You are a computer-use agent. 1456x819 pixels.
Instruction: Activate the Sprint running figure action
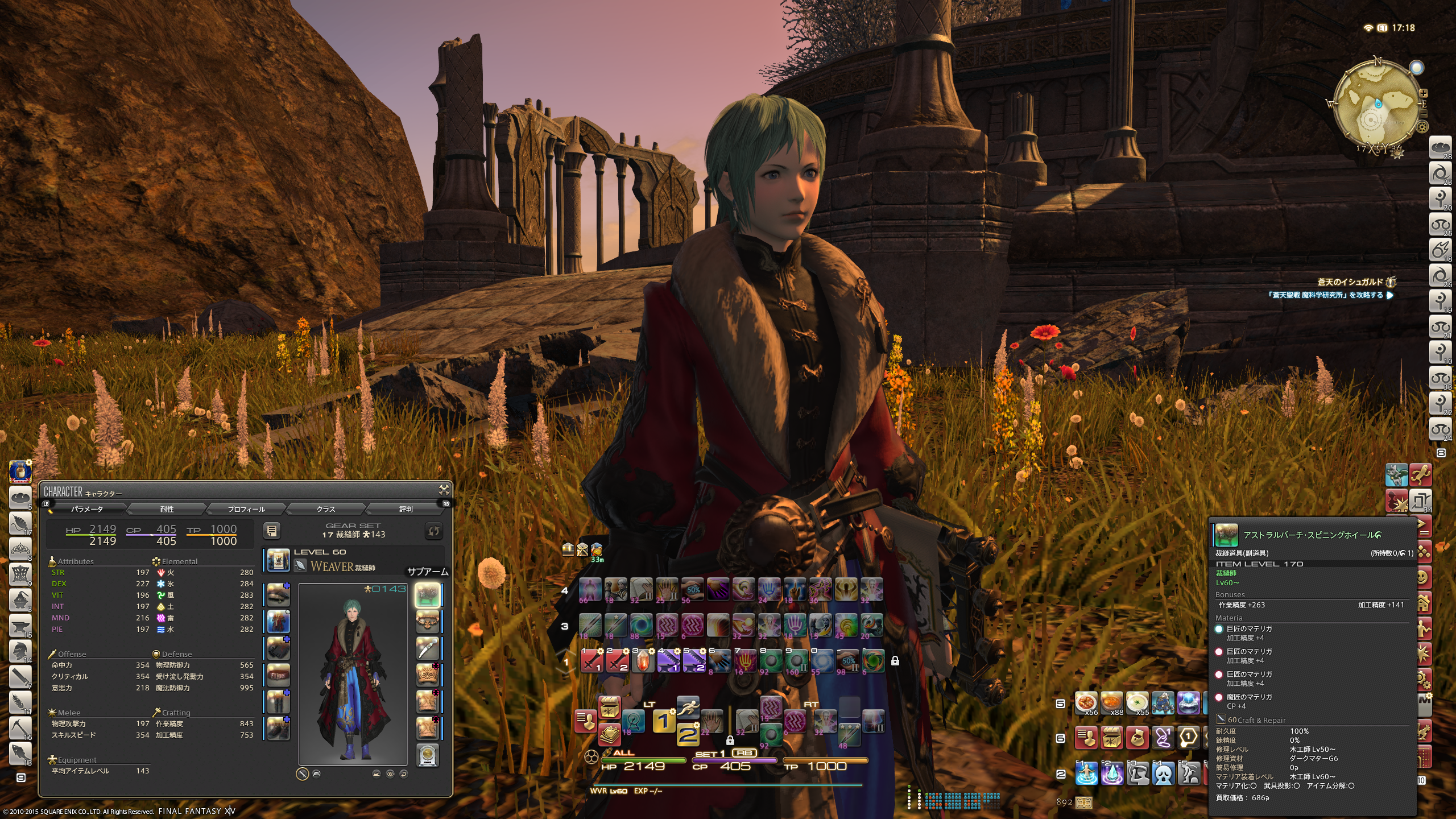pyautogui.click(x=688, y=708)
